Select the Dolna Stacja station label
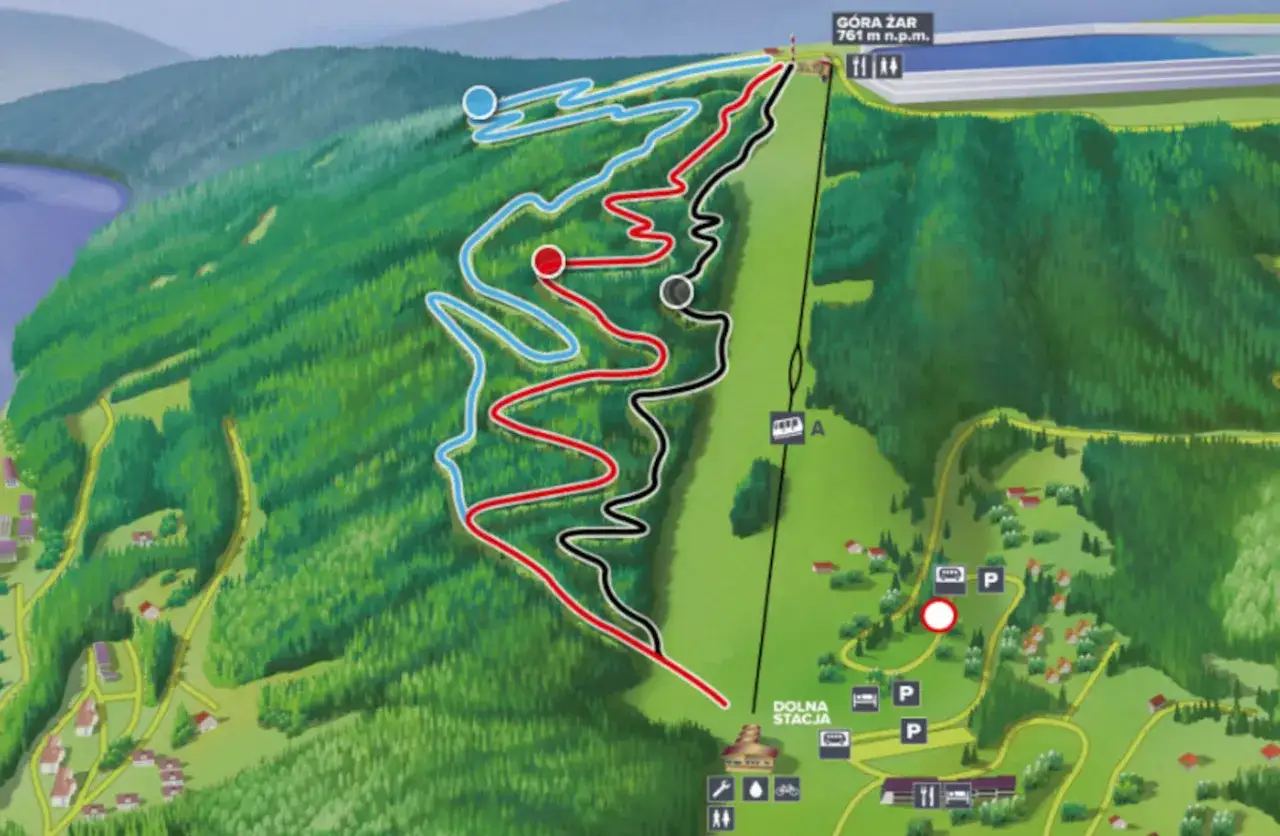The width and height of the screenshot is (1280, 836). tap(800, 712)
